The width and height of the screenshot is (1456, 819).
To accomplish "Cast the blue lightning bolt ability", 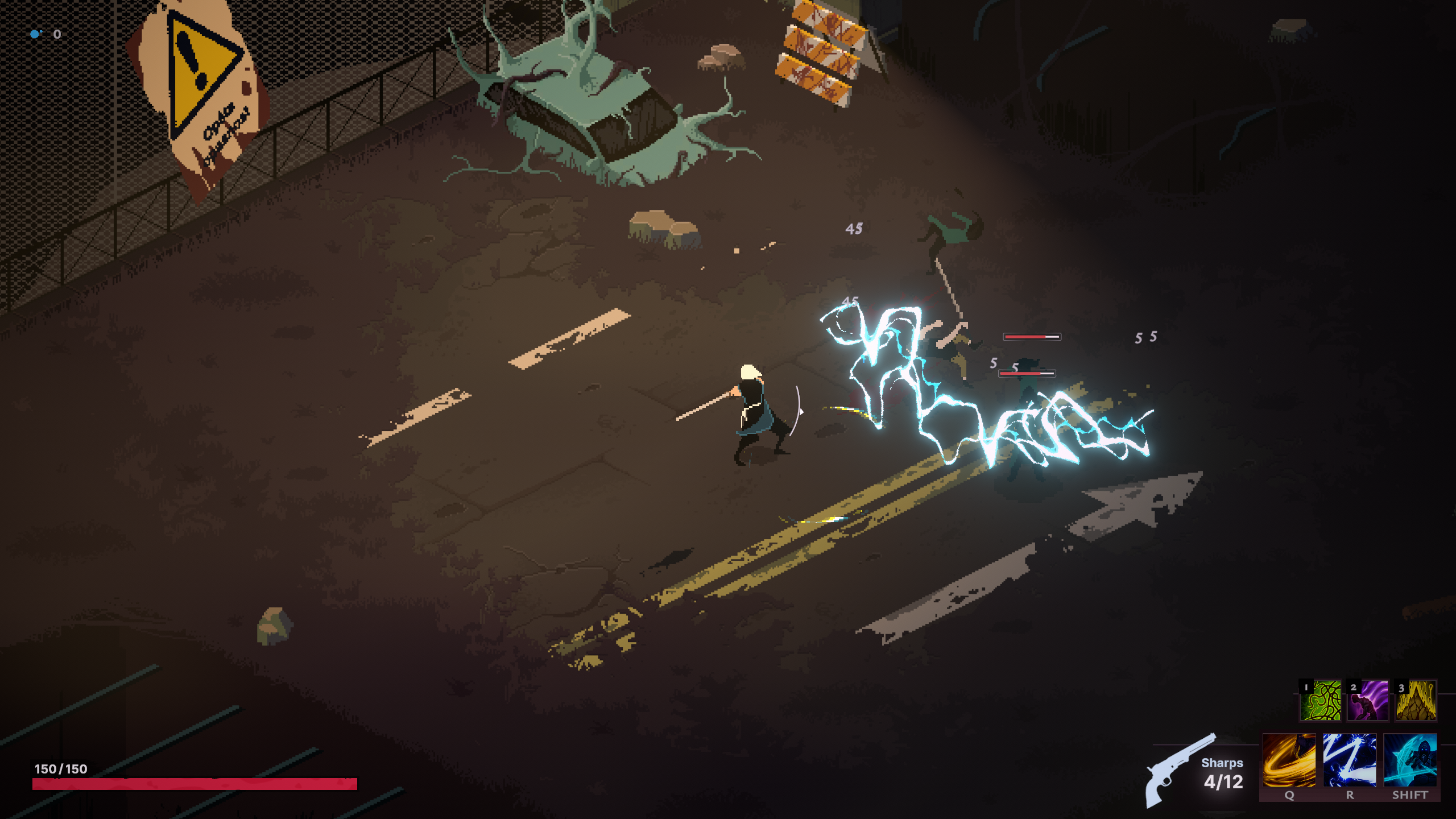I will [x=1349, y=760].
